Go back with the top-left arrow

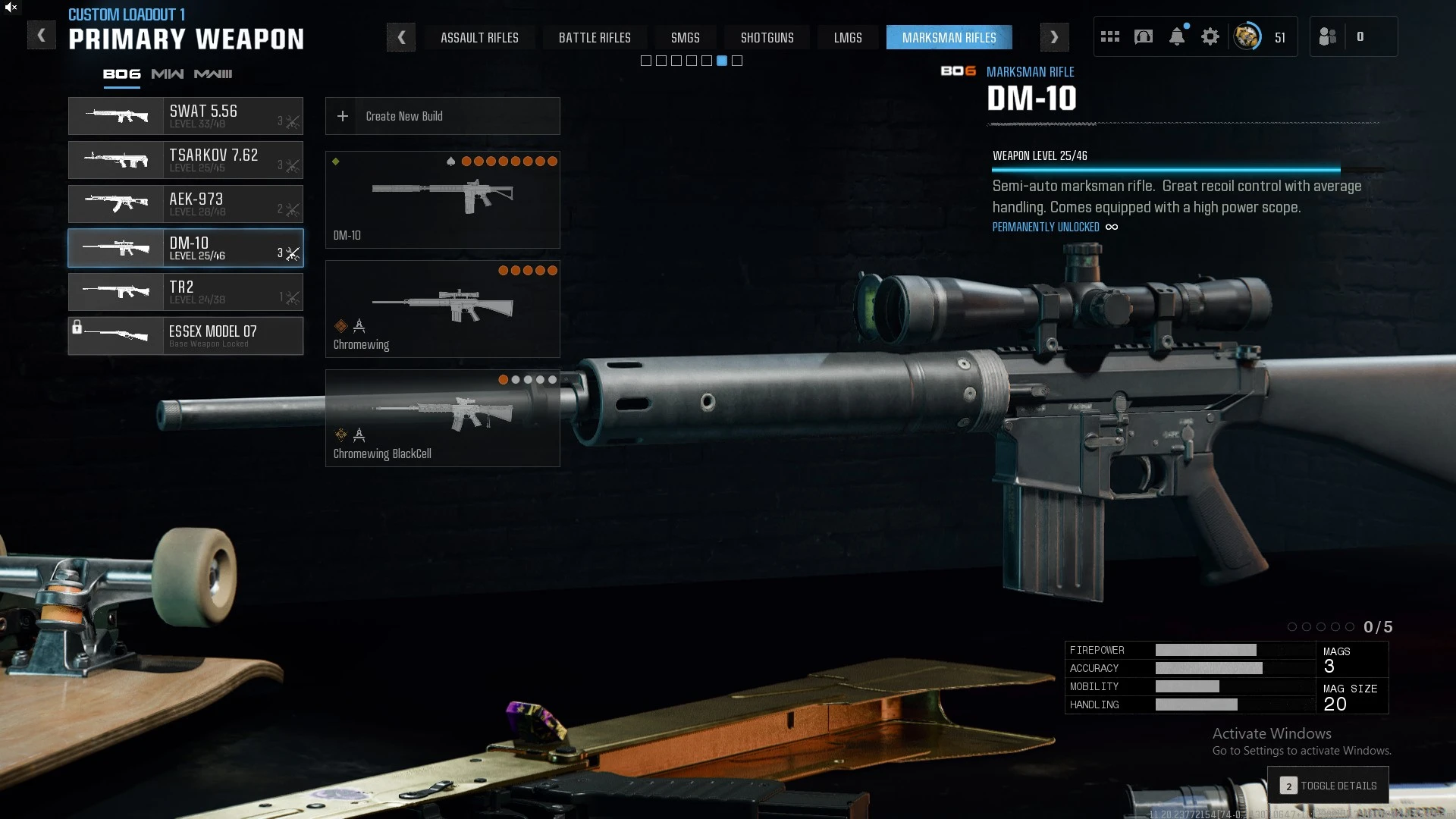pyautogui.click(x=42, y=36)
